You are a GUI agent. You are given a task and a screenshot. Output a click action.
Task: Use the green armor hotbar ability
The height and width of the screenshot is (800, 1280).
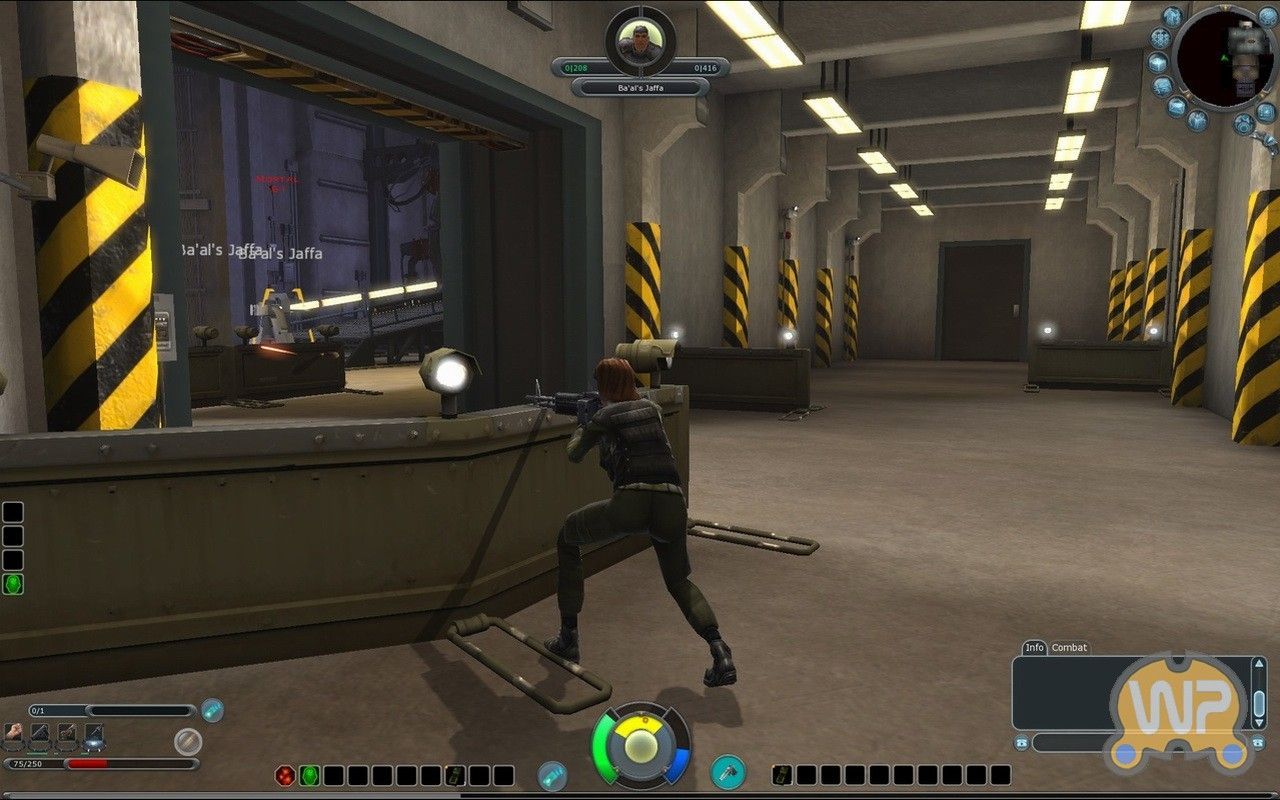310,776
